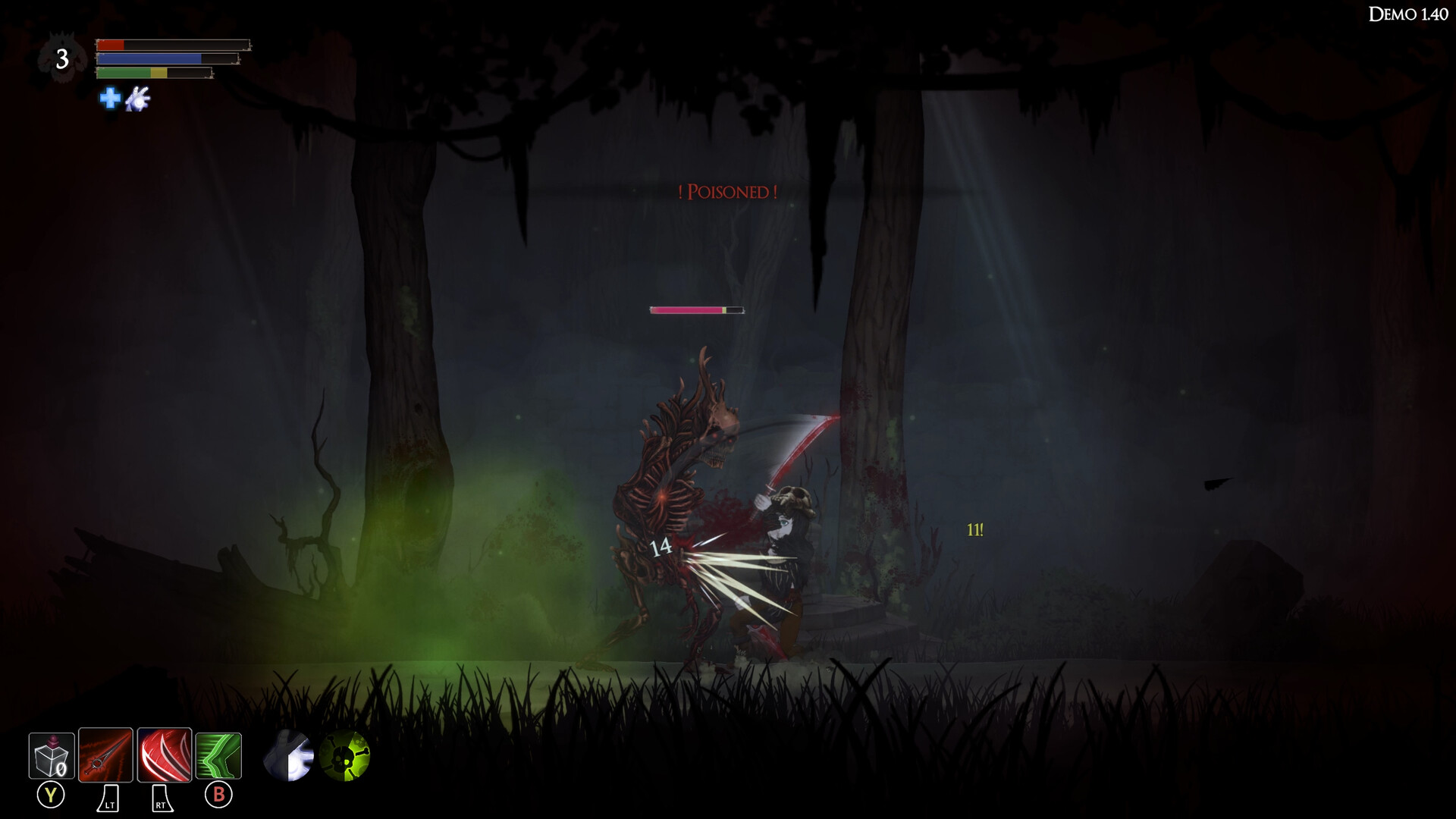Click the yellow 11! damage number
1456x819 pixels.
pos(974,530)
